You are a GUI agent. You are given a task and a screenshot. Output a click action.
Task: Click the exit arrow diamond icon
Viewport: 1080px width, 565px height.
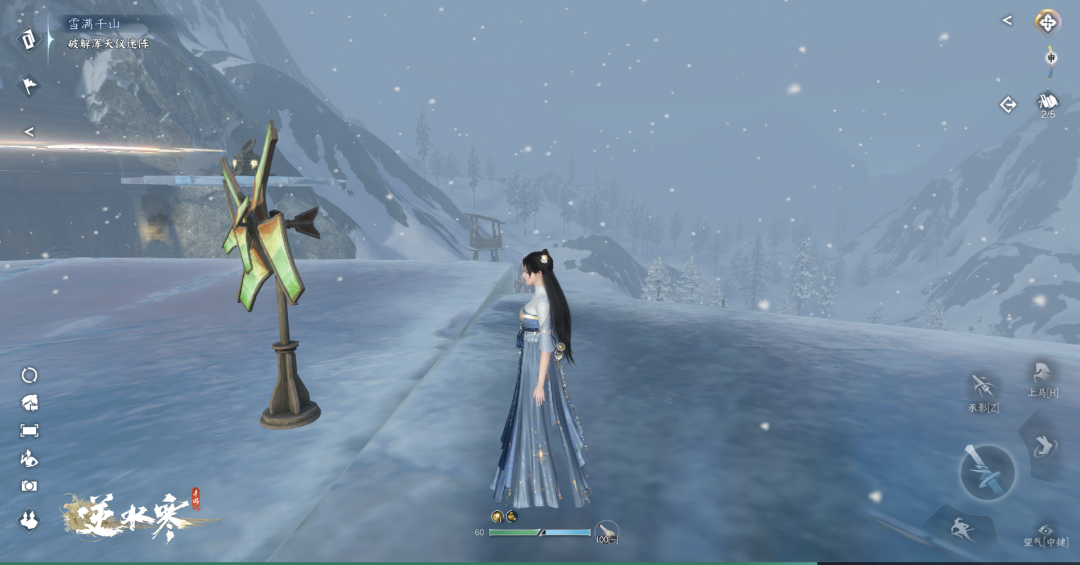[1008, 104]
